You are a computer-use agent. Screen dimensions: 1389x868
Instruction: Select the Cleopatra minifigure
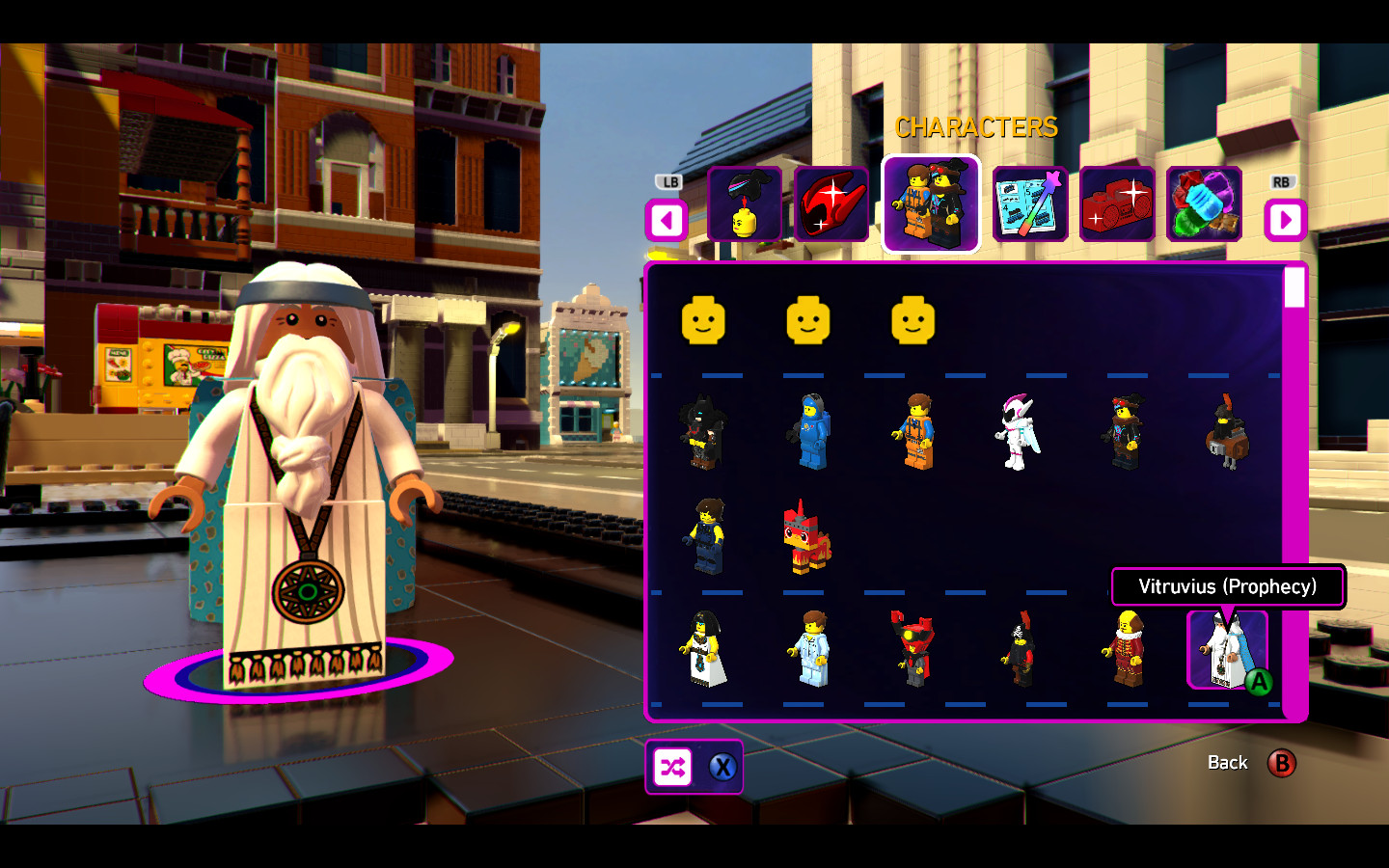tap(703, 651)
